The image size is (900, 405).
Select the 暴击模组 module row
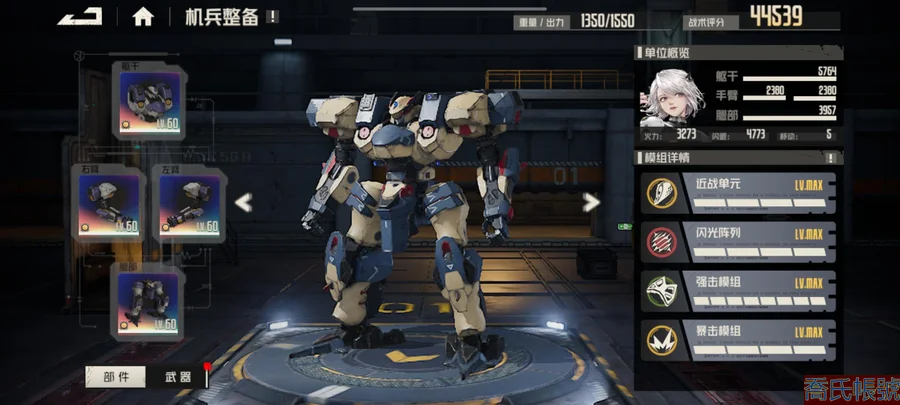pyautogui.click(x=738, y=340)
